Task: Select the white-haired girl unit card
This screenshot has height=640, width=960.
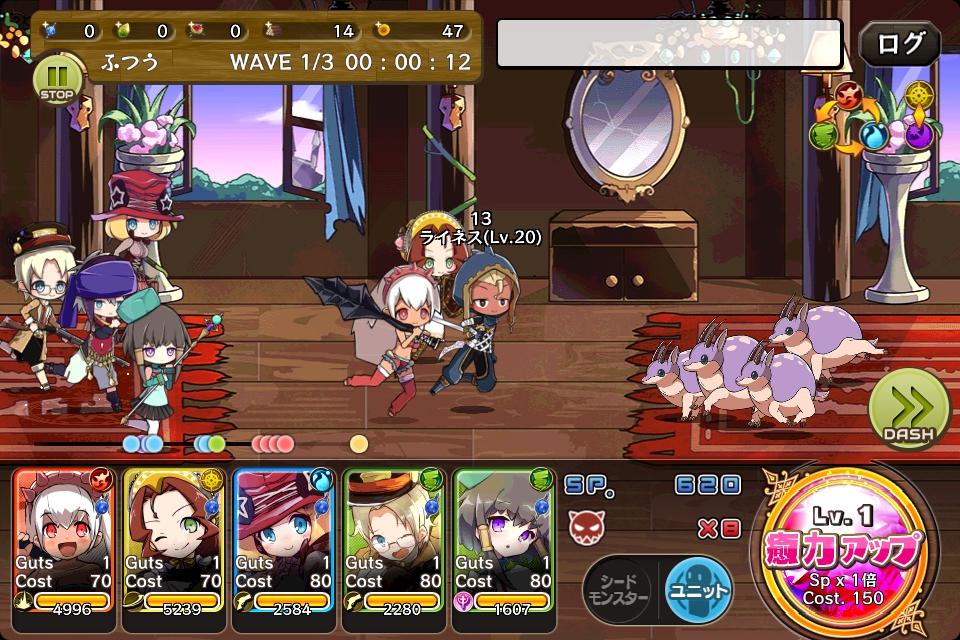Action: [65, 540]
